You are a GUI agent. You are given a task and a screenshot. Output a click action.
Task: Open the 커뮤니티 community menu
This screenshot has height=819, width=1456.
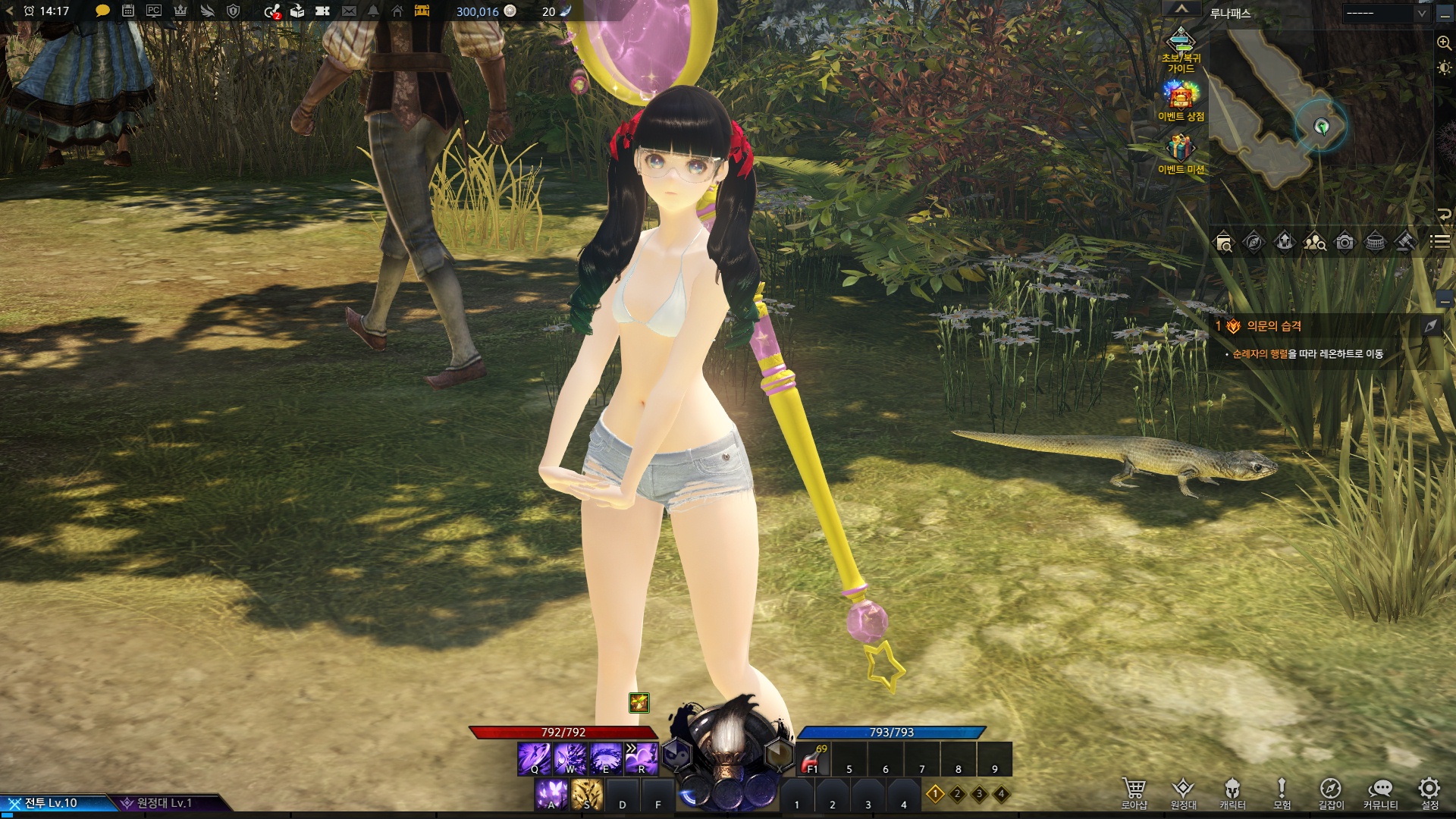(x=1380, y=789)
